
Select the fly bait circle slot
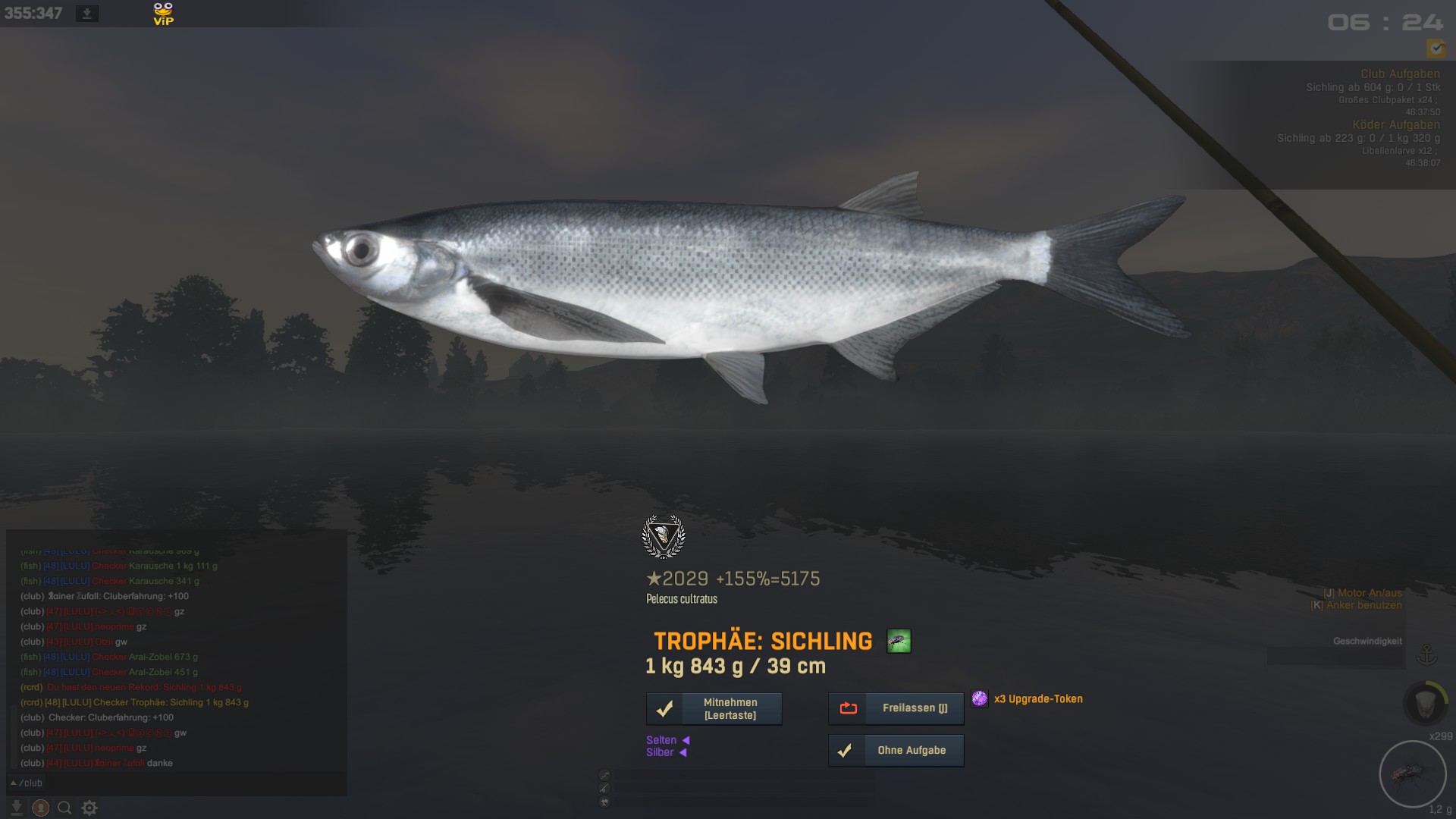tap(1412, 774)
